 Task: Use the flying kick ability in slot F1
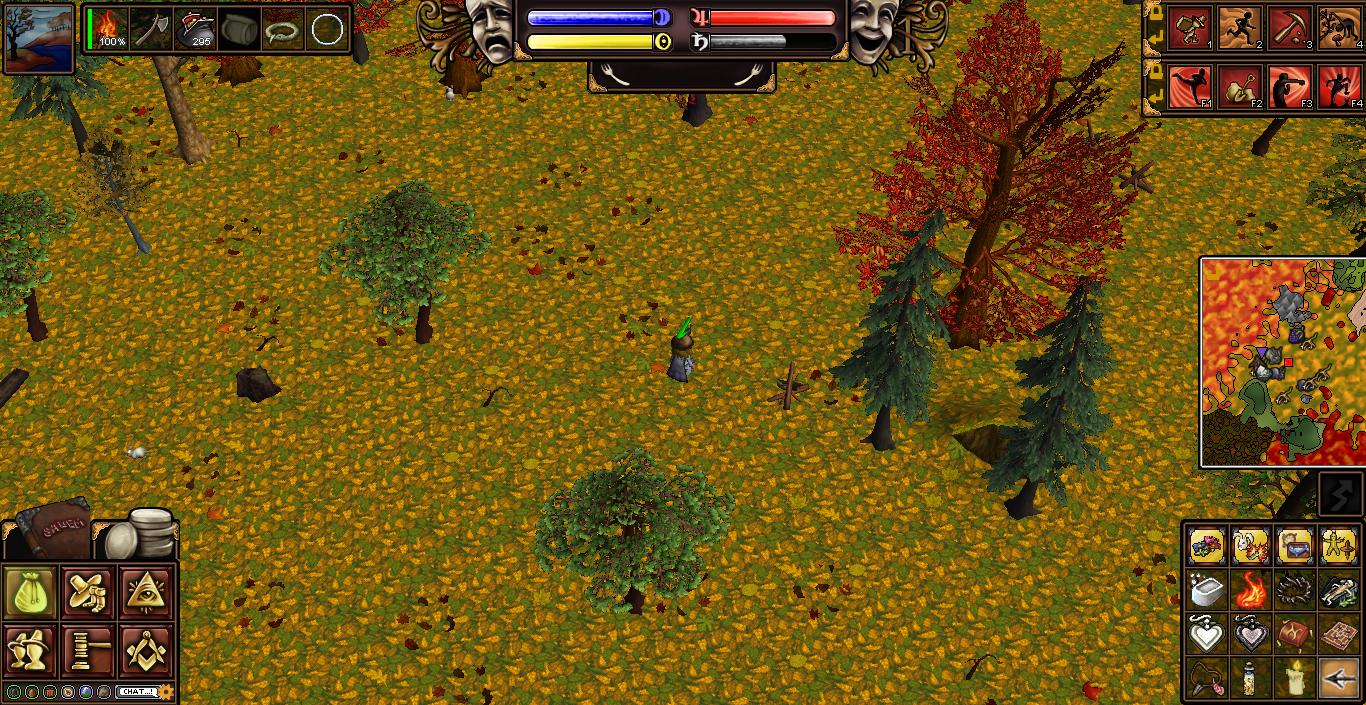pos(1190,87)
